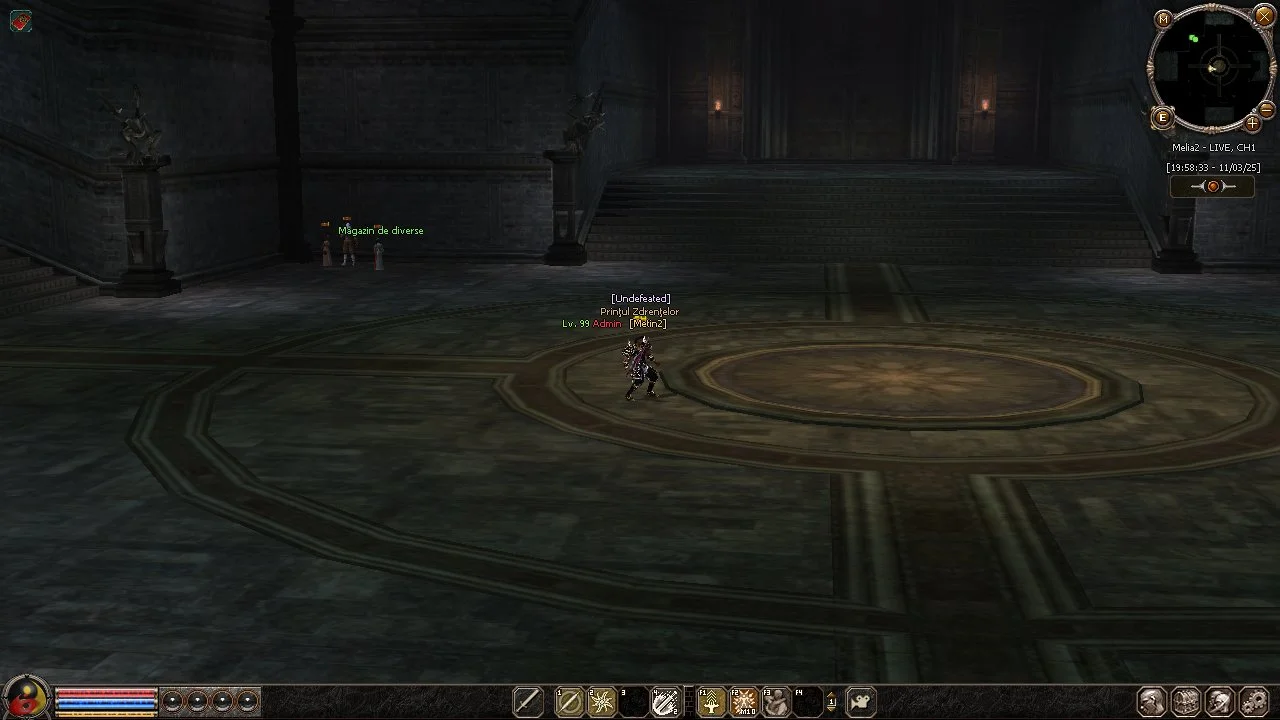Image resolution: width=1280 pixels, height=720 pixels.
Task: Open the inventory from the taskbar
Action: 1186,701
